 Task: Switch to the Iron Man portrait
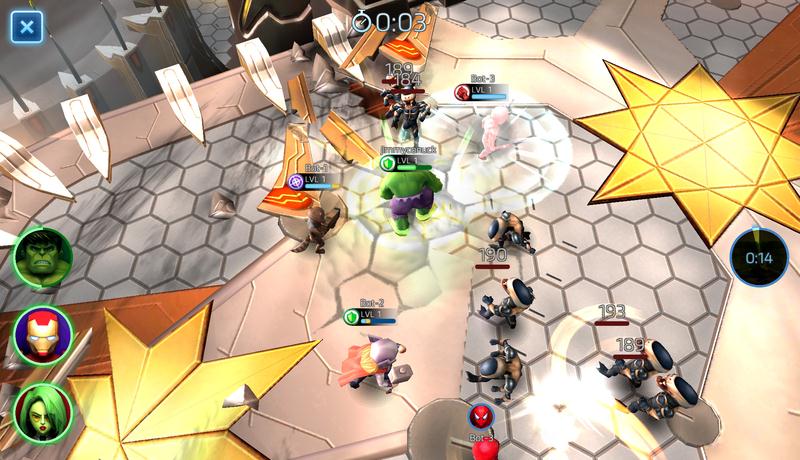[42, 335]
